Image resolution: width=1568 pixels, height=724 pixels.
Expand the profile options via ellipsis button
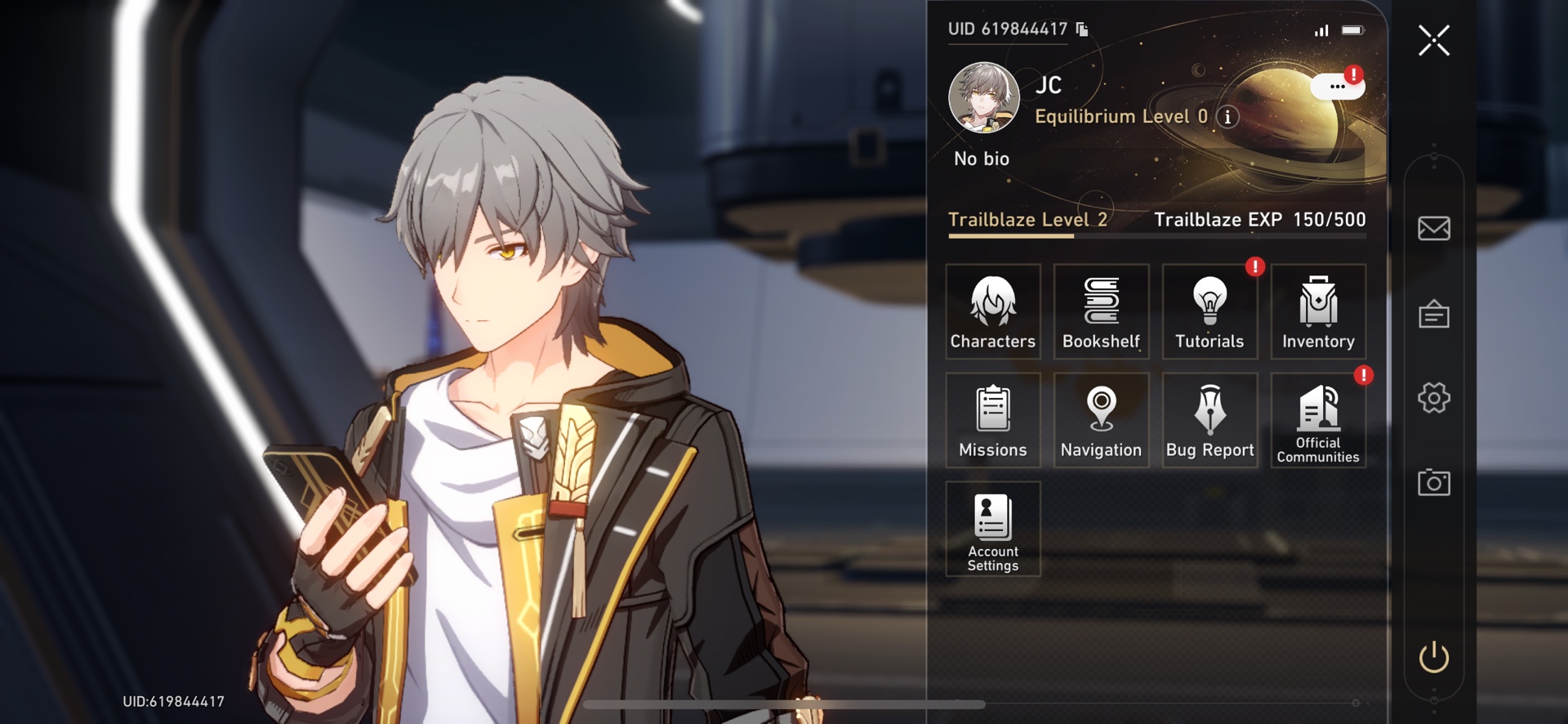tap(1337, 86)
